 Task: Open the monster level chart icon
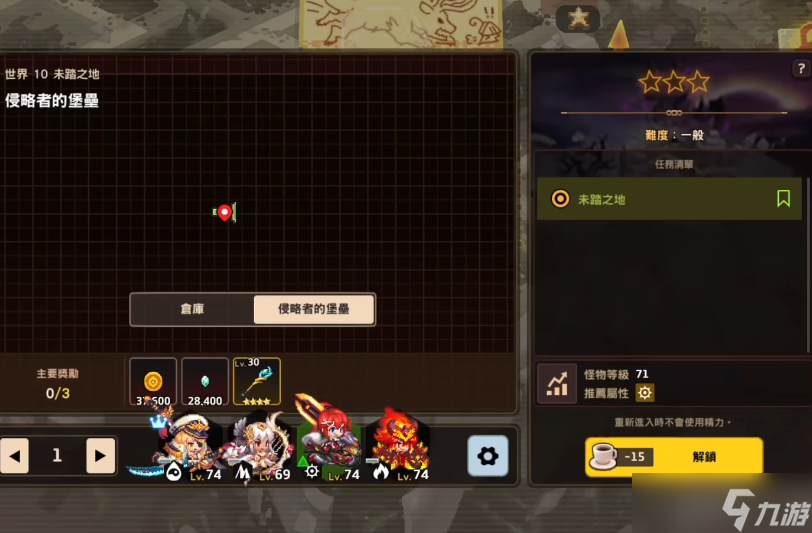tap(557, 383)
